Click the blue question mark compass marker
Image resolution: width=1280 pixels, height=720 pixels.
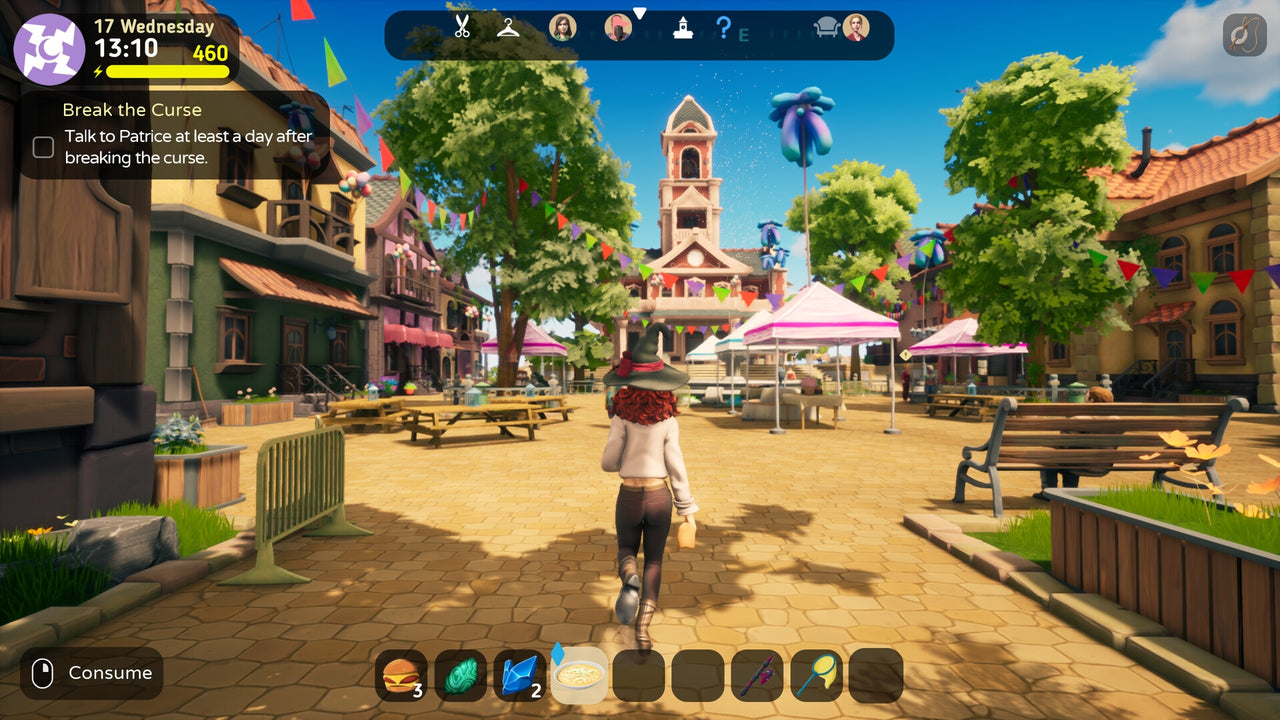tap(724, 29)
